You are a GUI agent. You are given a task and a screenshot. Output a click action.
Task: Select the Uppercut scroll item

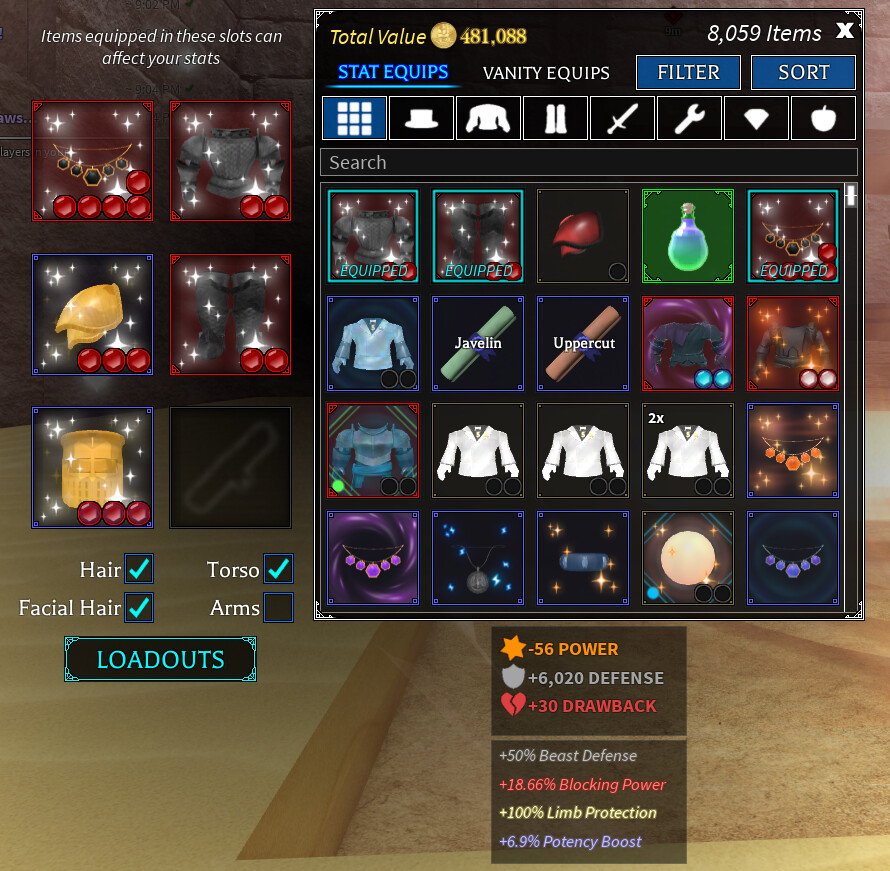pyautogui.click(x=583, y=343)
